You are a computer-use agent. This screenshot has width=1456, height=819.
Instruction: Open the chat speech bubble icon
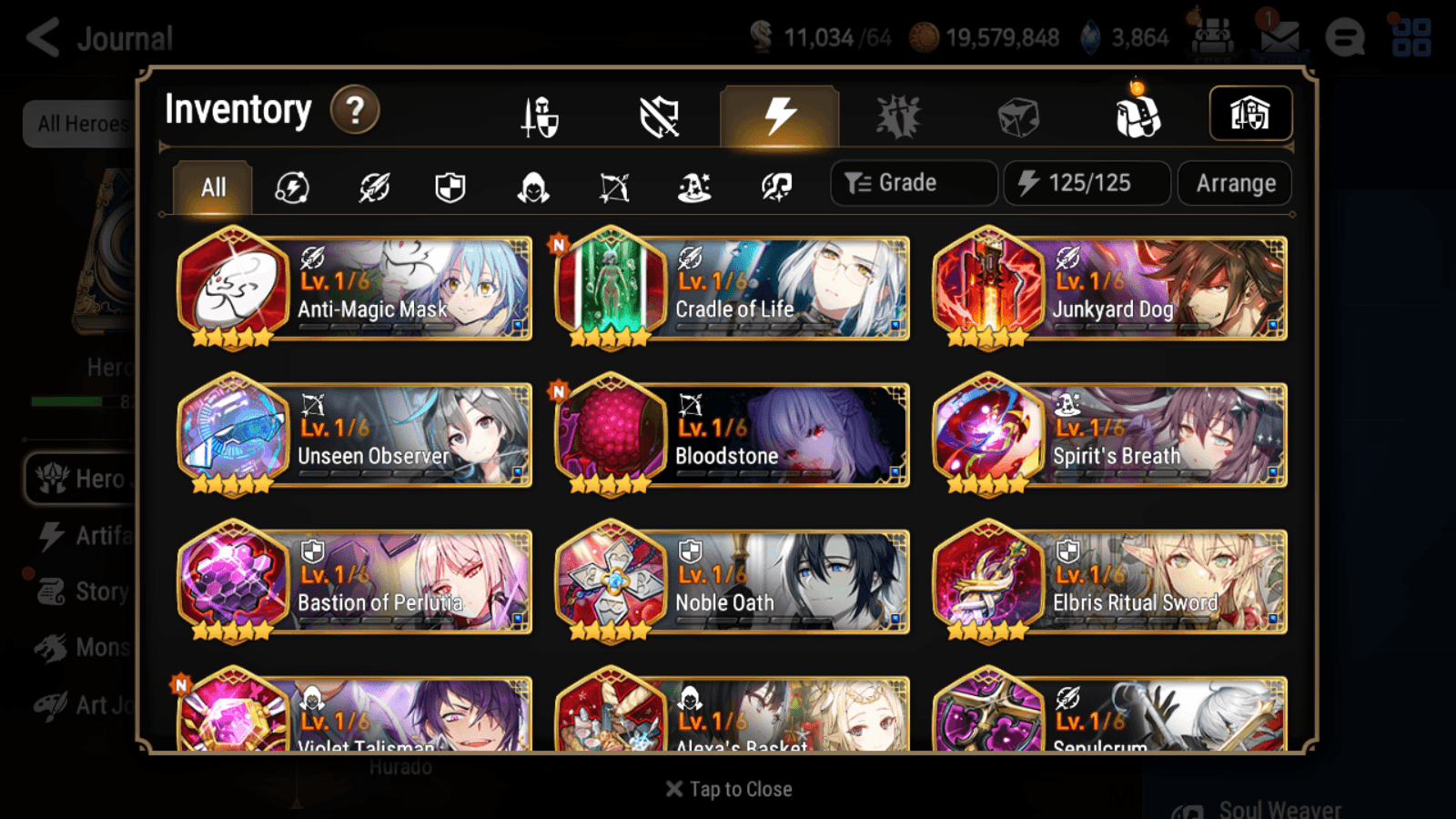coord(1345,36)
